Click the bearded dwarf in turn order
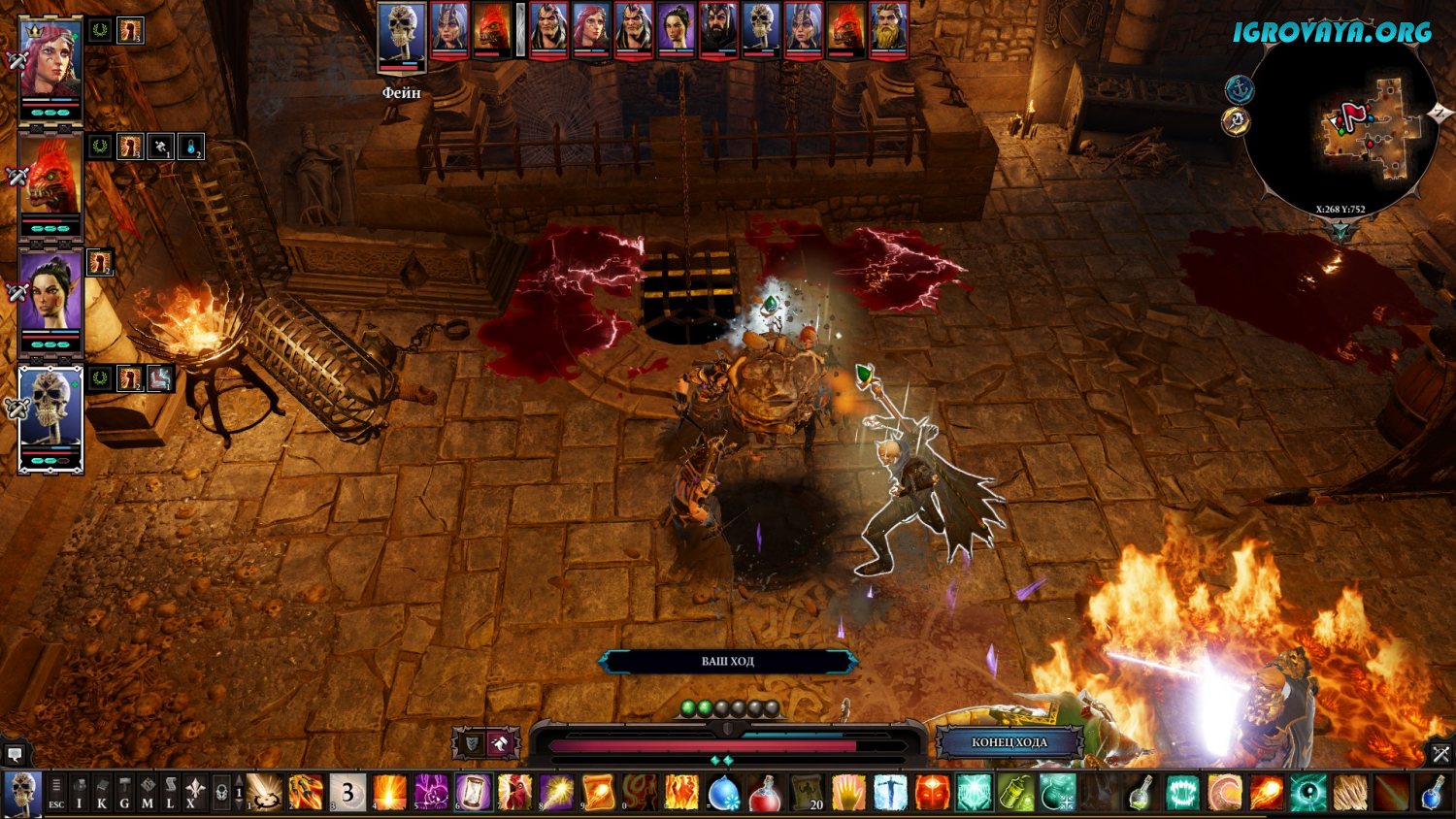The width and height of the screenshot is (1456, 819). (888, 30)
